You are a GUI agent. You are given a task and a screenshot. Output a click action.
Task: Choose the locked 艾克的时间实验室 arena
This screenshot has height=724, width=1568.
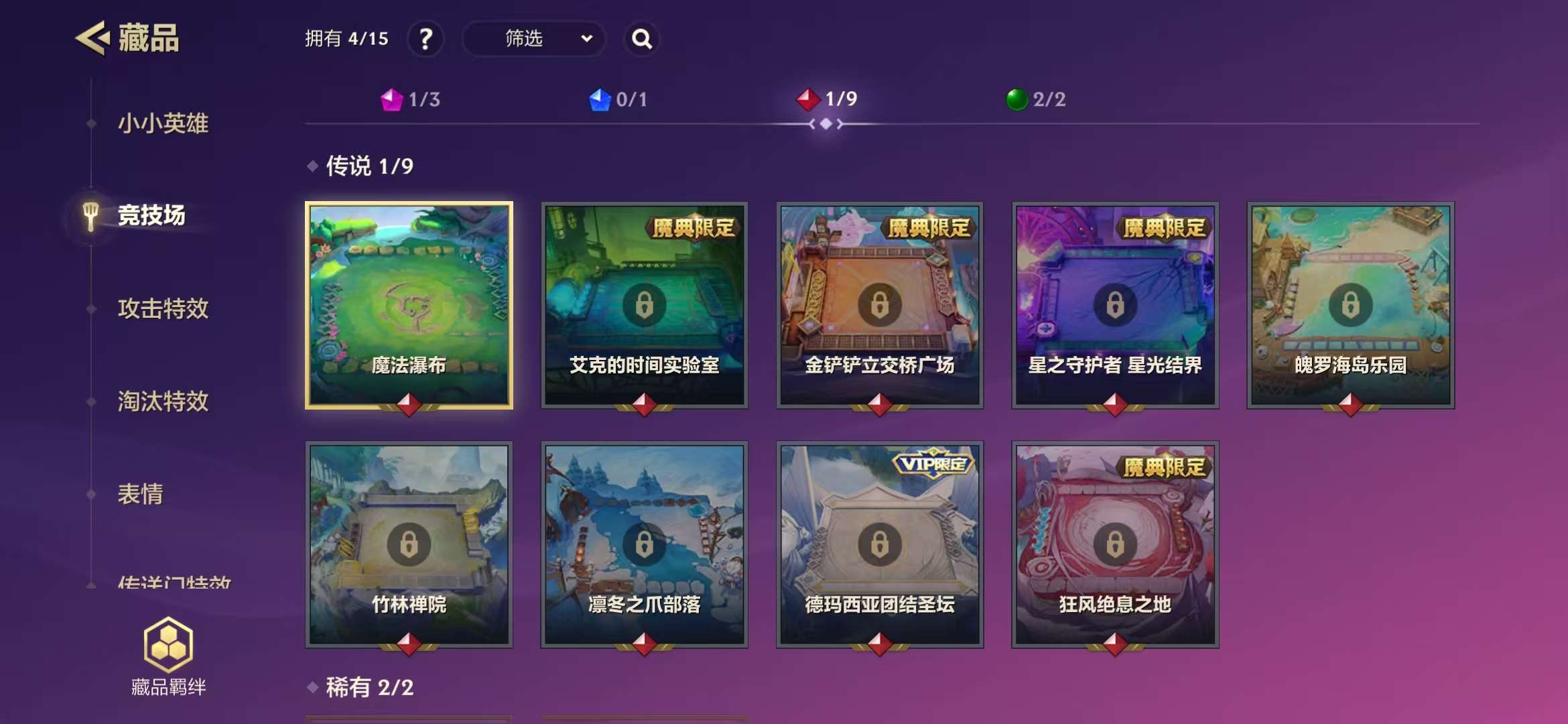coord(644,305)
